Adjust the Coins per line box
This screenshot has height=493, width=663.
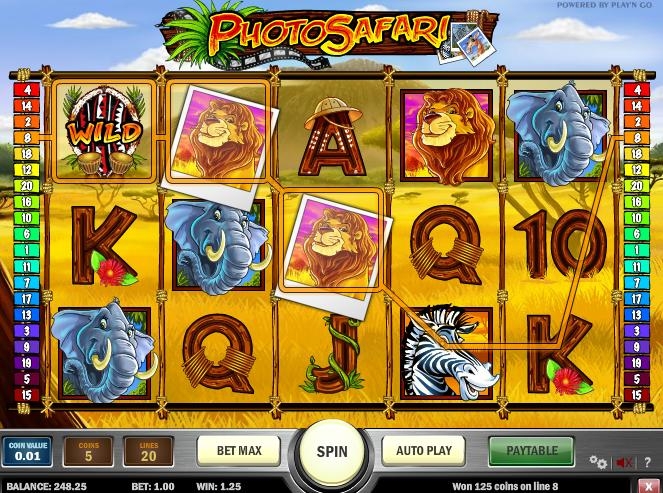tap(89, 451)
